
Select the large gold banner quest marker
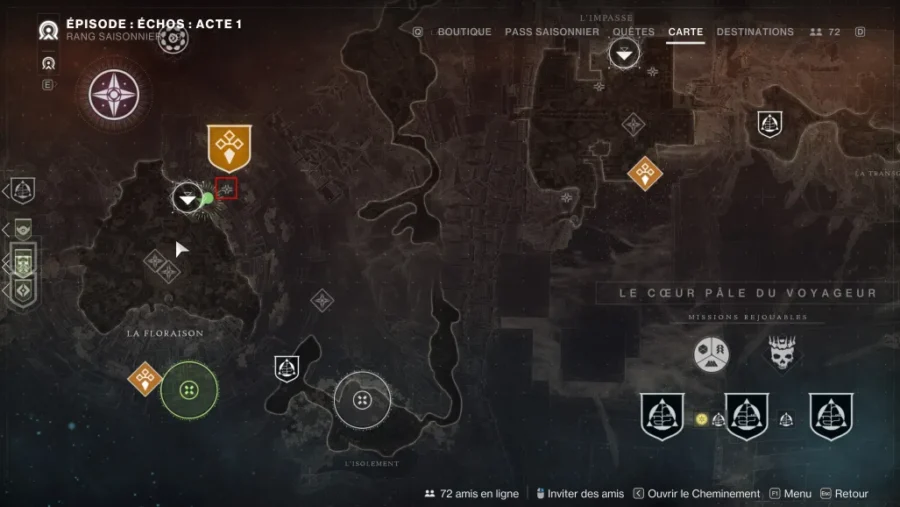point(229,146)
